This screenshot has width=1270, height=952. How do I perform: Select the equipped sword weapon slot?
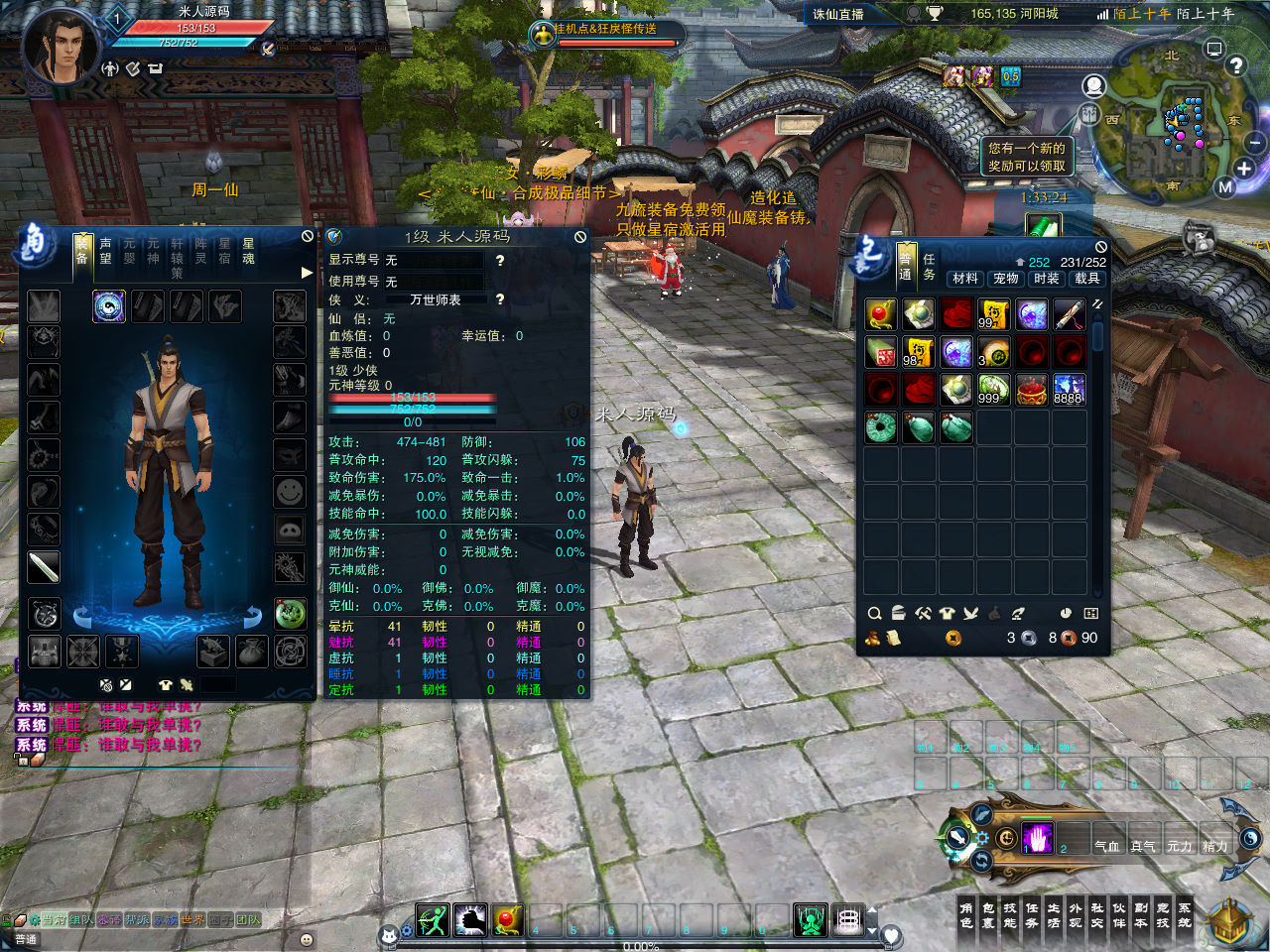(x=44, y=567)
